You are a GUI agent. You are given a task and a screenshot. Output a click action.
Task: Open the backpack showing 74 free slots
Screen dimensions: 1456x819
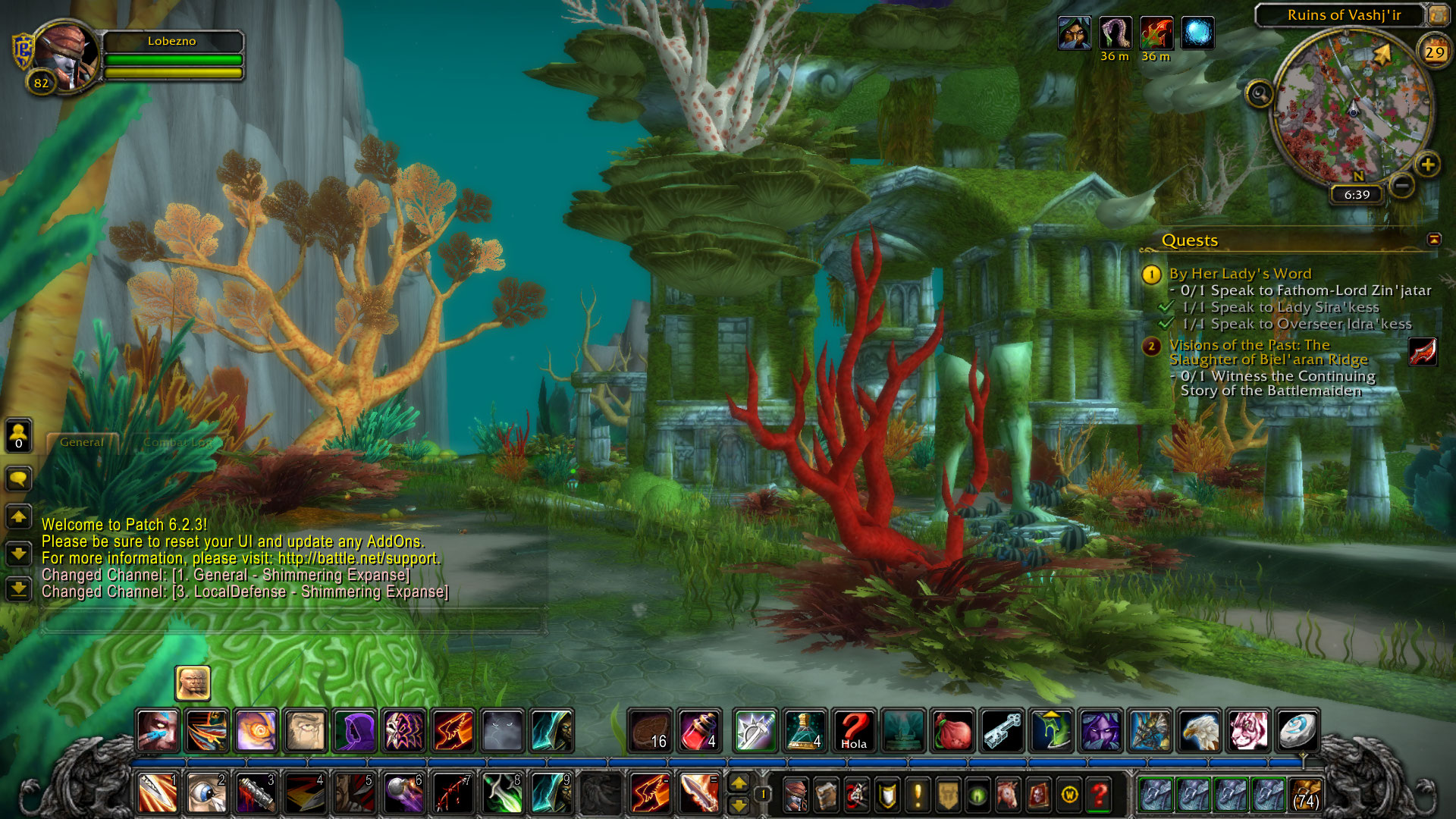click(1305, 795)
